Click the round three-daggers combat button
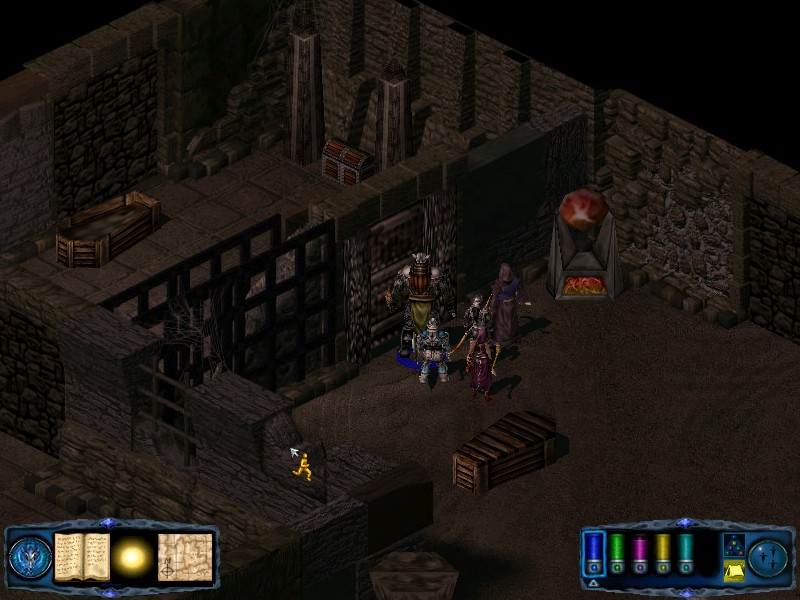This screenshot has width=800, height=600. 768,557
